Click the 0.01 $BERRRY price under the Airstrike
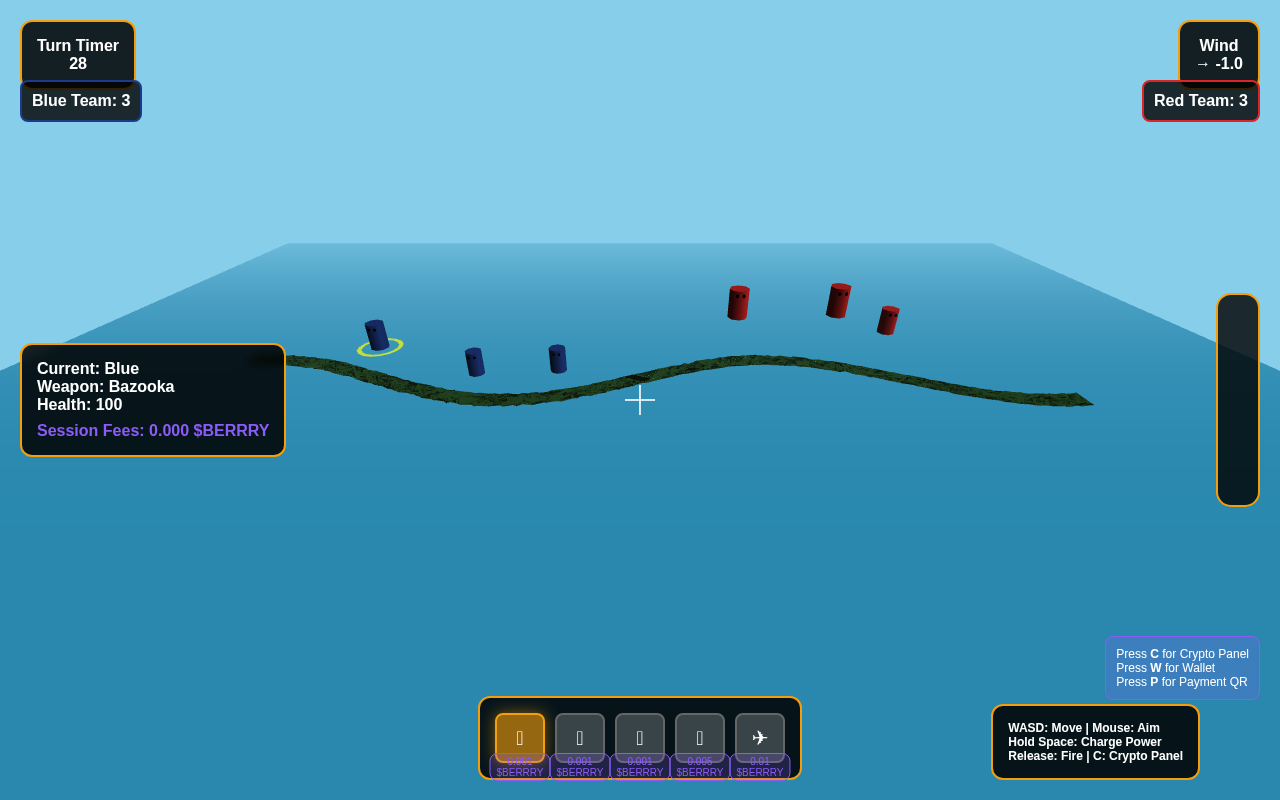Screen dimensions: 1280x800 (760, 766)
